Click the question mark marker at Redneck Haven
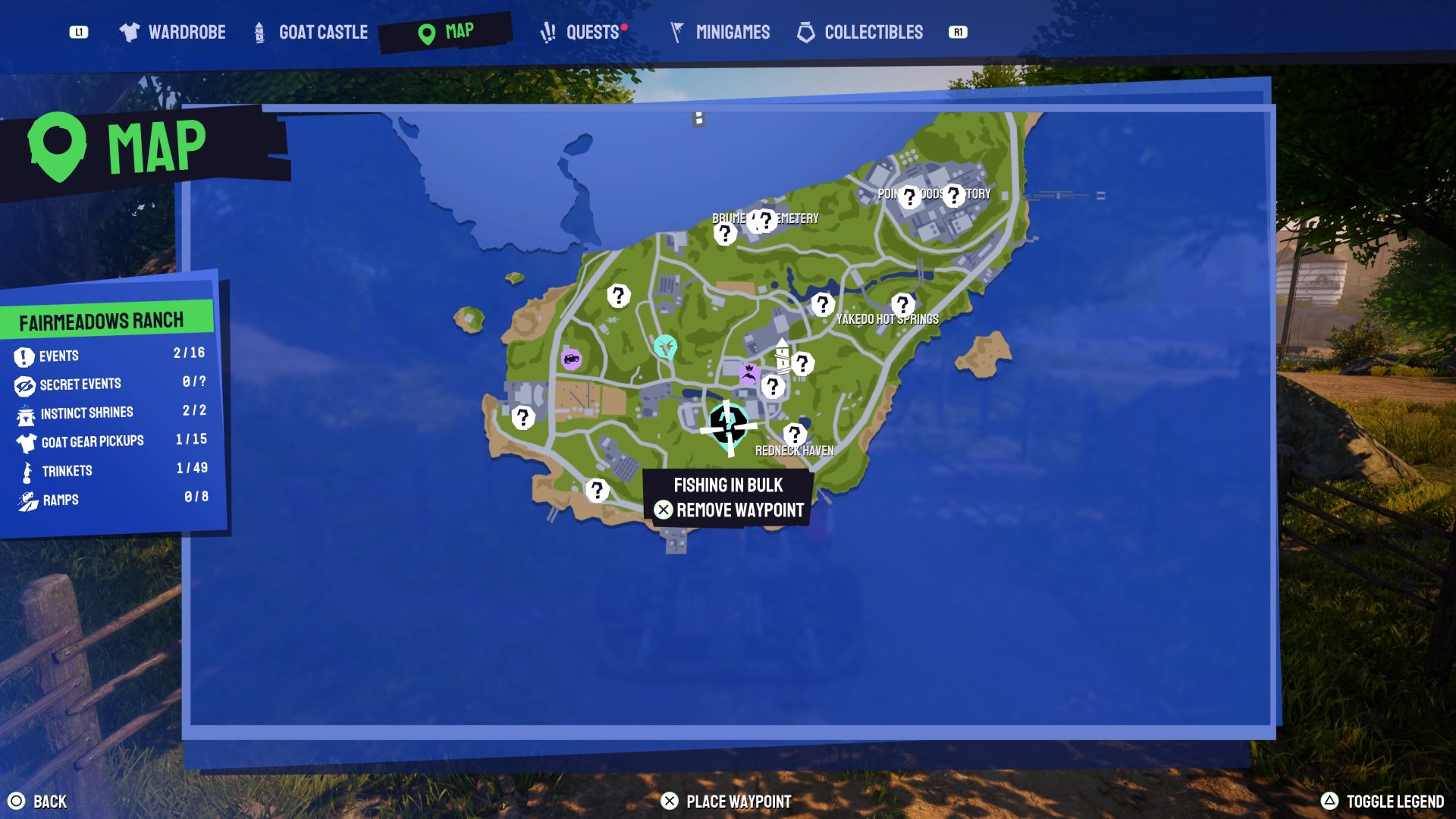The height and width of the screenshot is (819, 1456). (793, 434)
